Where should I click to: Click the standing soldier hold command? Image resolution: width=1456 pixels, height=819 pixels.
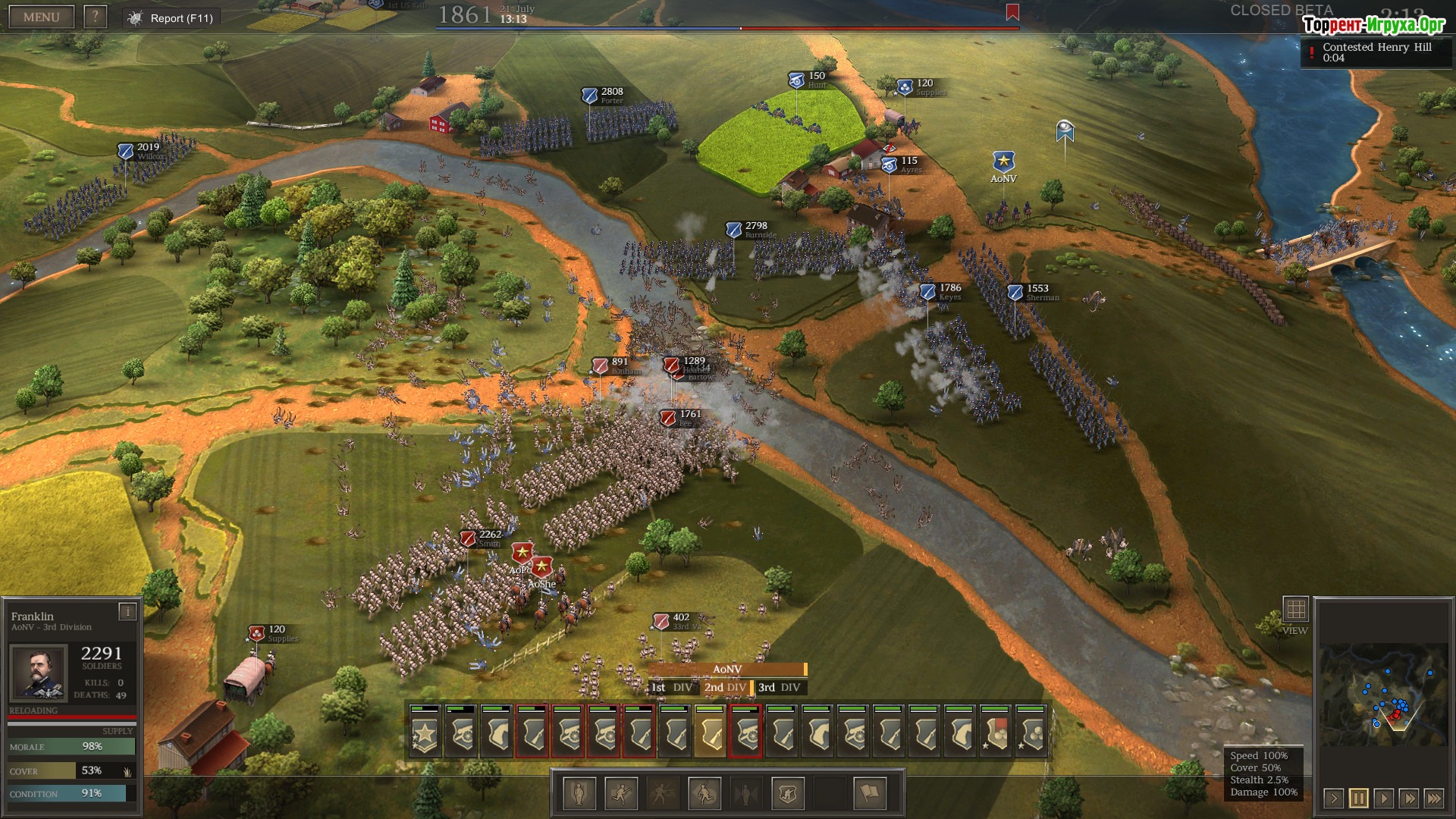(579, 793)
